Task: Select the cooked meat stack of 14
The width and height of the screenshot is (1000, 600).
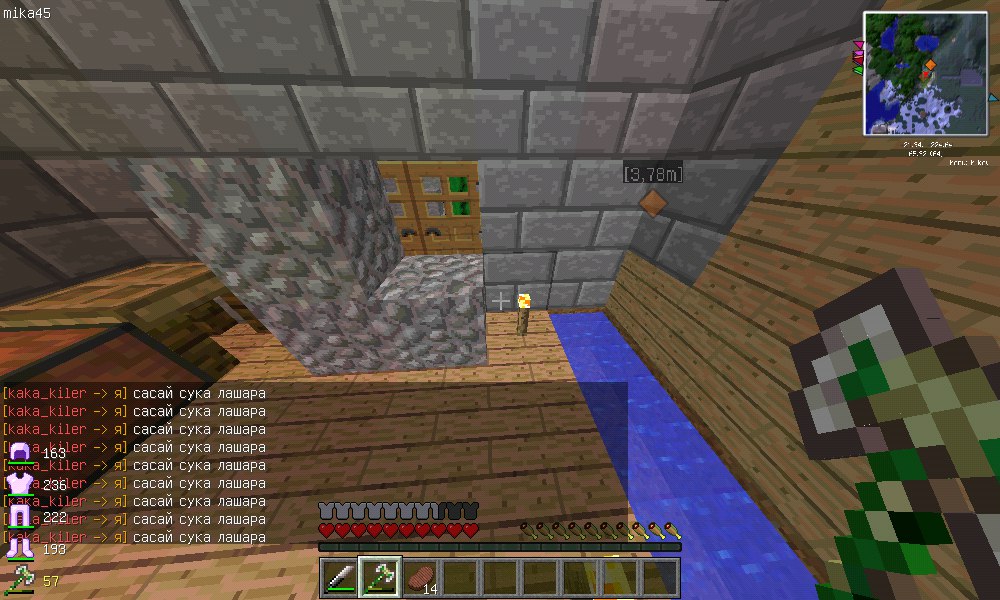Action: (x=420, y=577)
